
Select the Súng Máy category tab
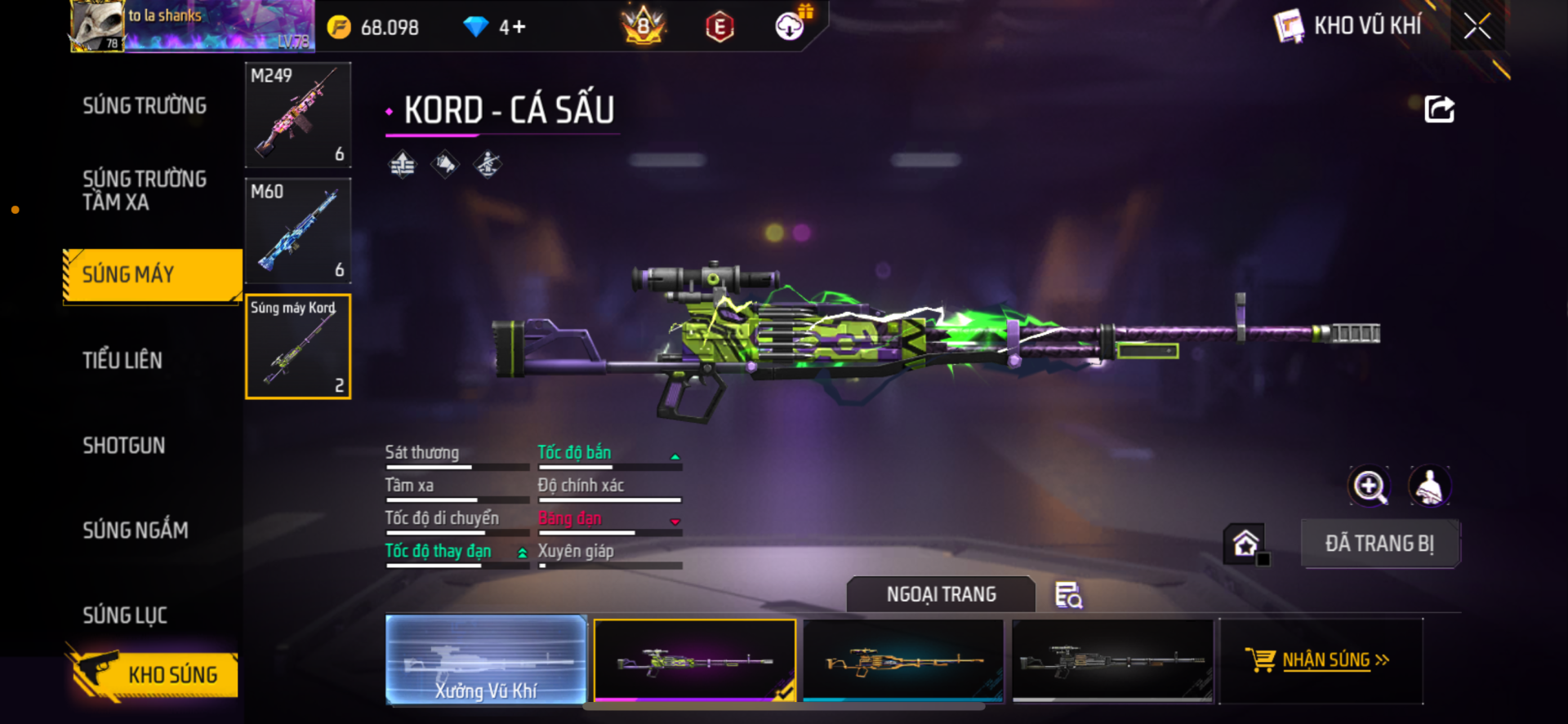(x=152, y=275)
